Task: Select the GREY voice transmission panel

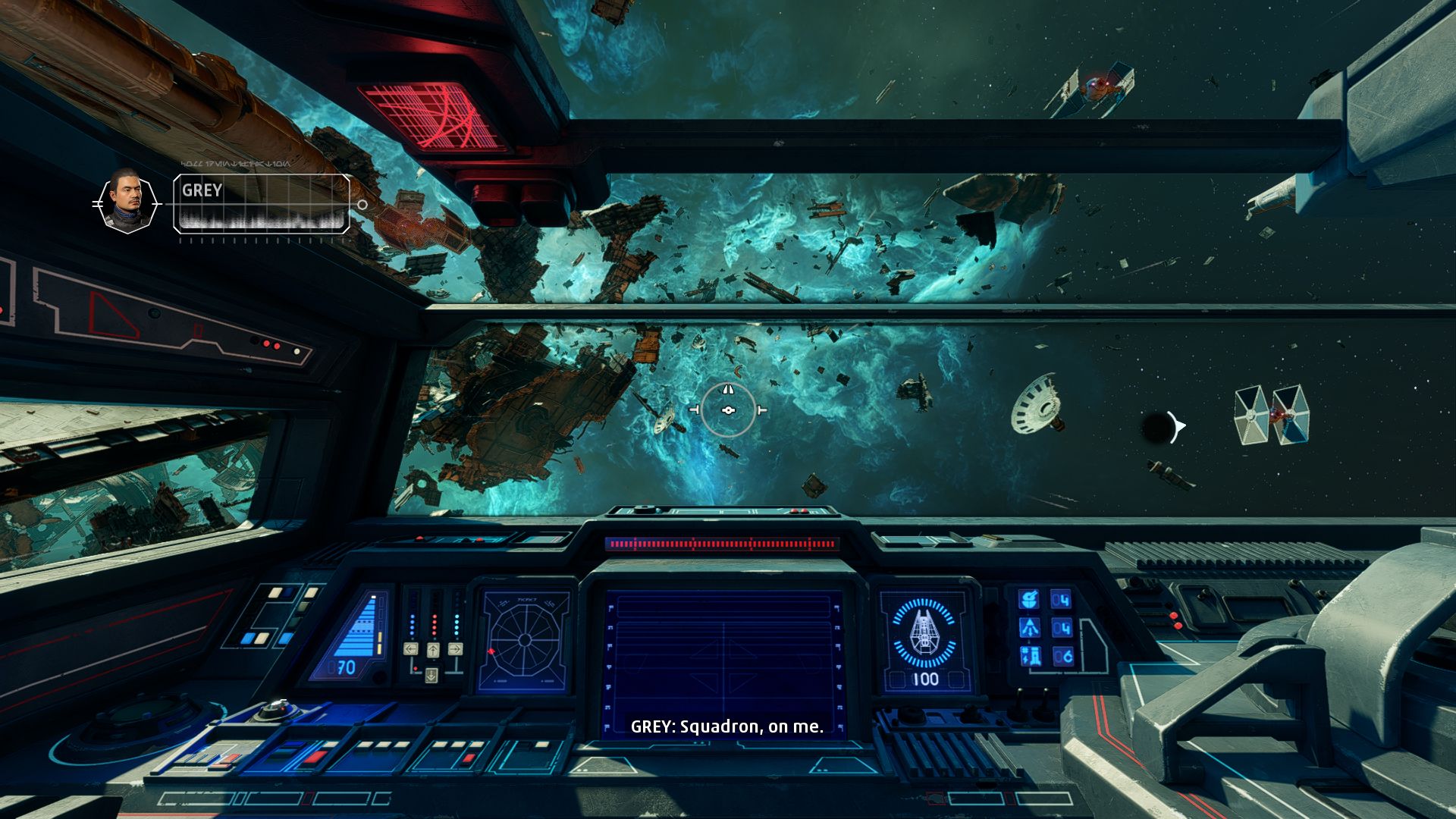Action: (x=262, y=203)
